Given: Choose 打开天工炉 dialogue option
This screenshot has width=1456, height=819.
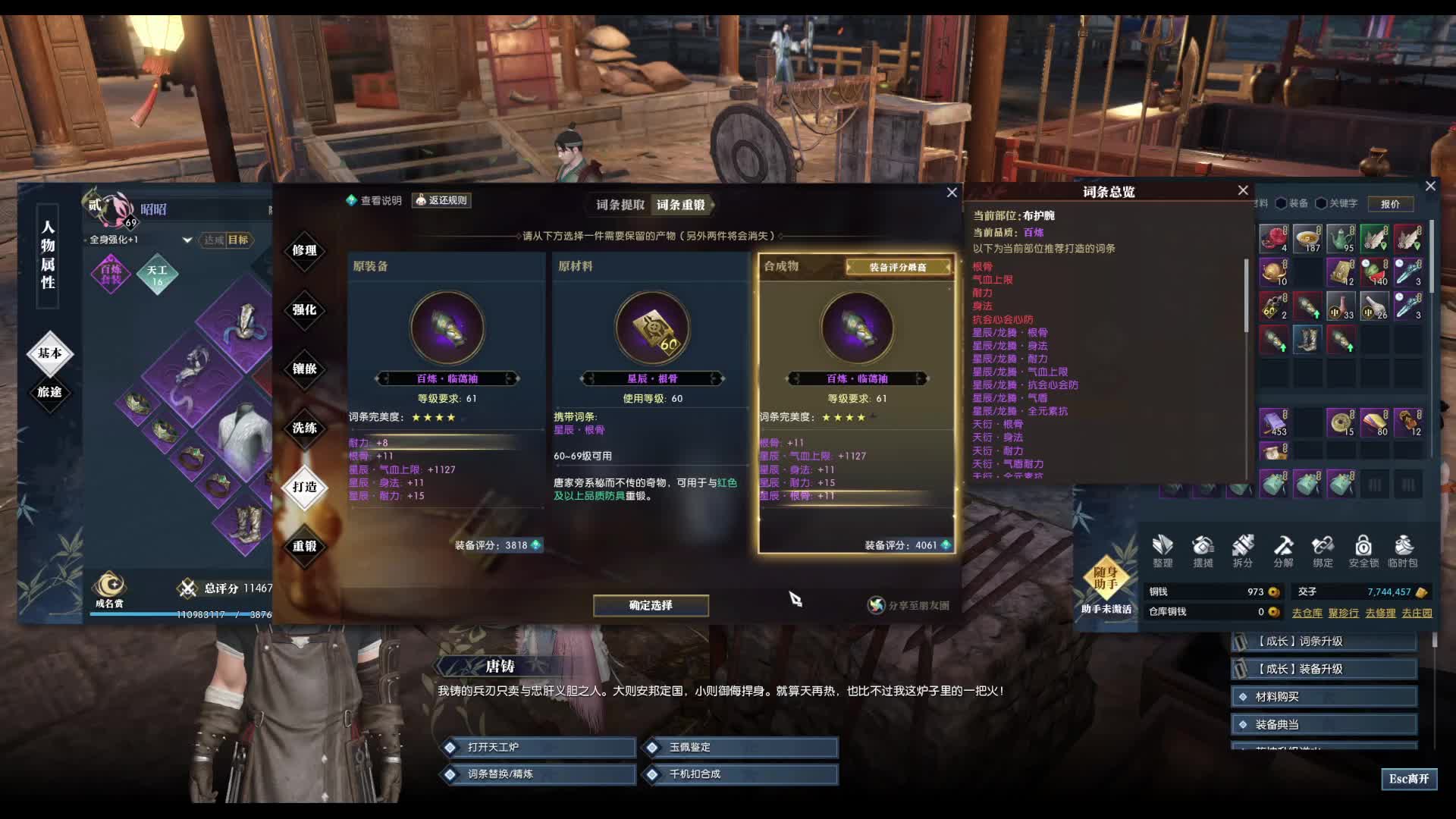Looking at the screenshot, I should point(538,748).
